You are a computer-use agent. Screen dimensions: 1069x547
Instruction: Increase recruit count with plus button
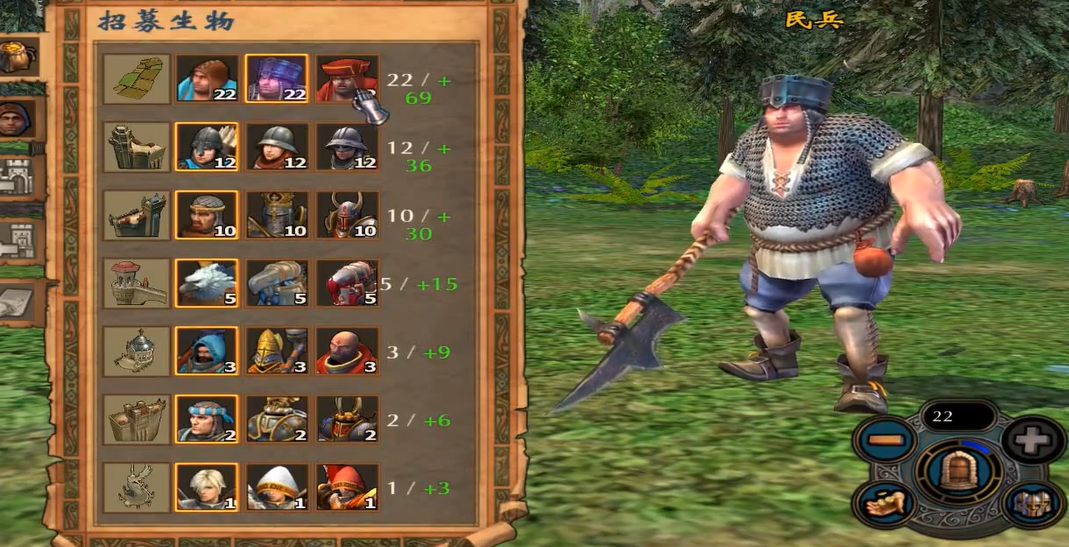coord(1033,440)
